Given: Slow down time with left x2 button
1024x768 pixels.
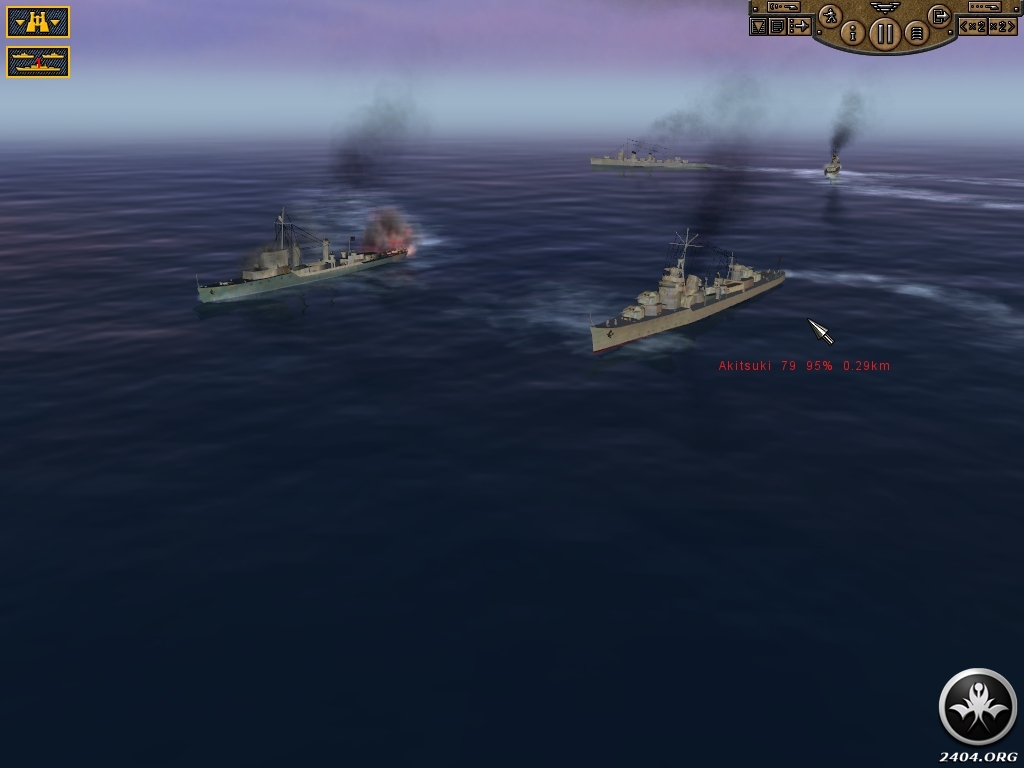Looking at the screenshot, I should 973,26.
